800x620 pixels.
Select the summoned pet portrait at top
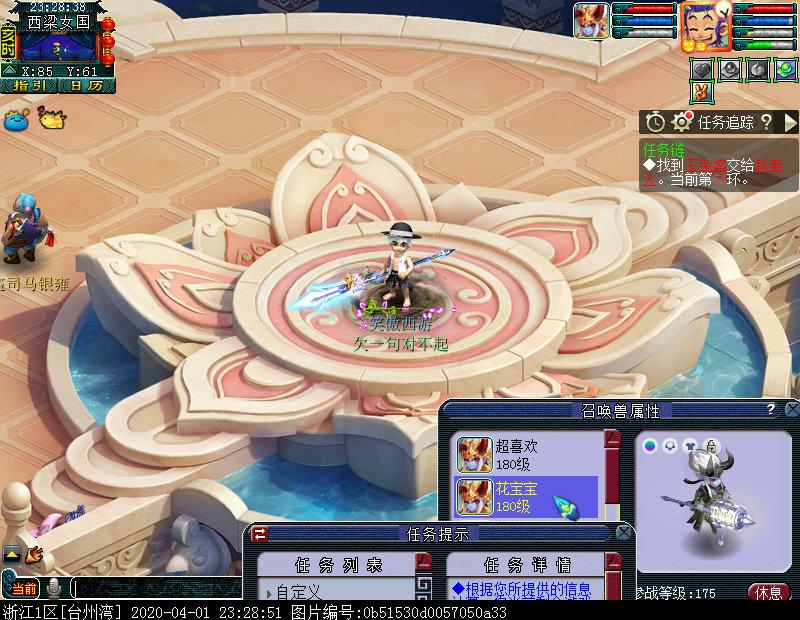coord(591,21)
